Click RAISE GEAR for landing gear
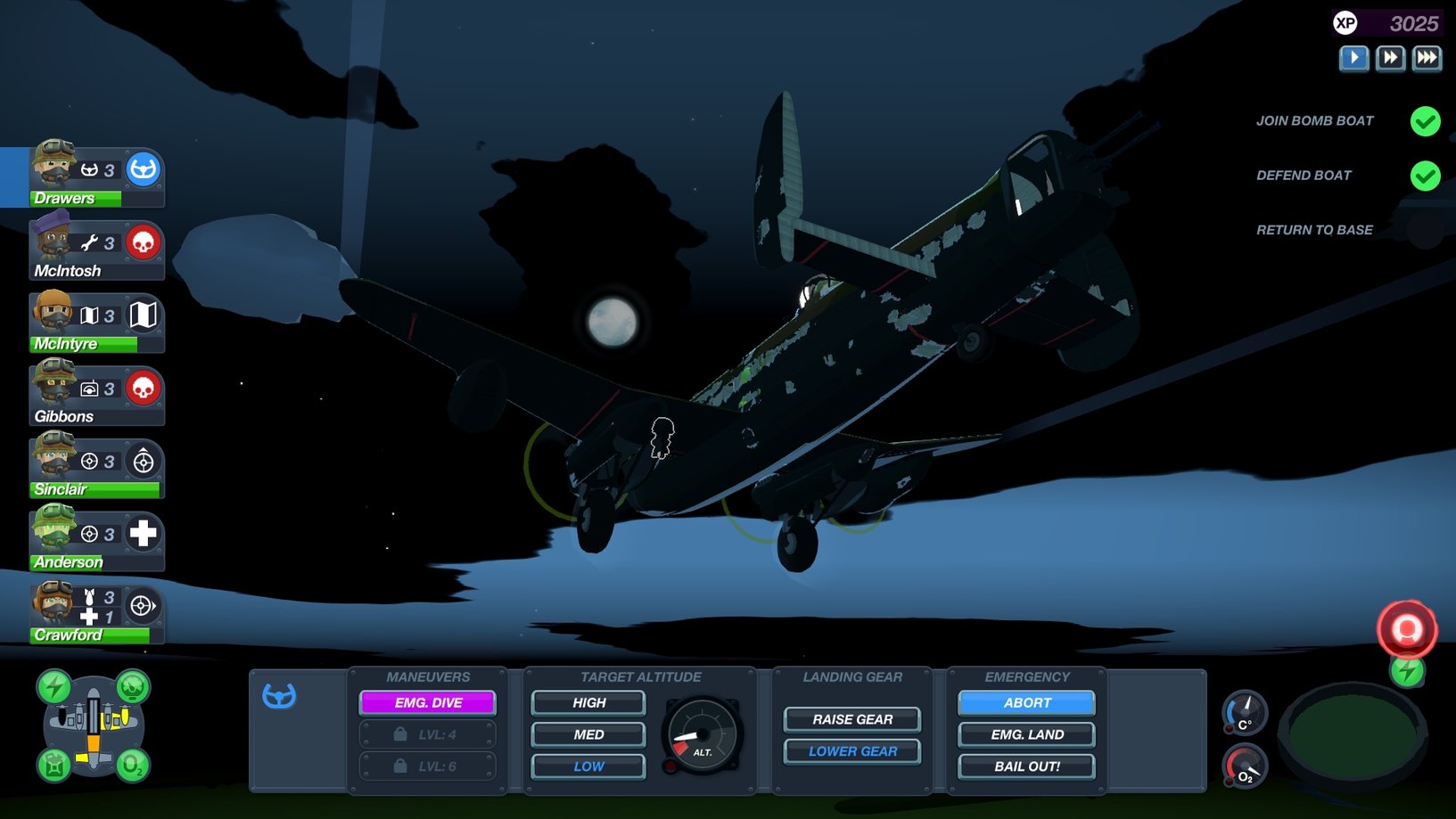 (852, 719)
